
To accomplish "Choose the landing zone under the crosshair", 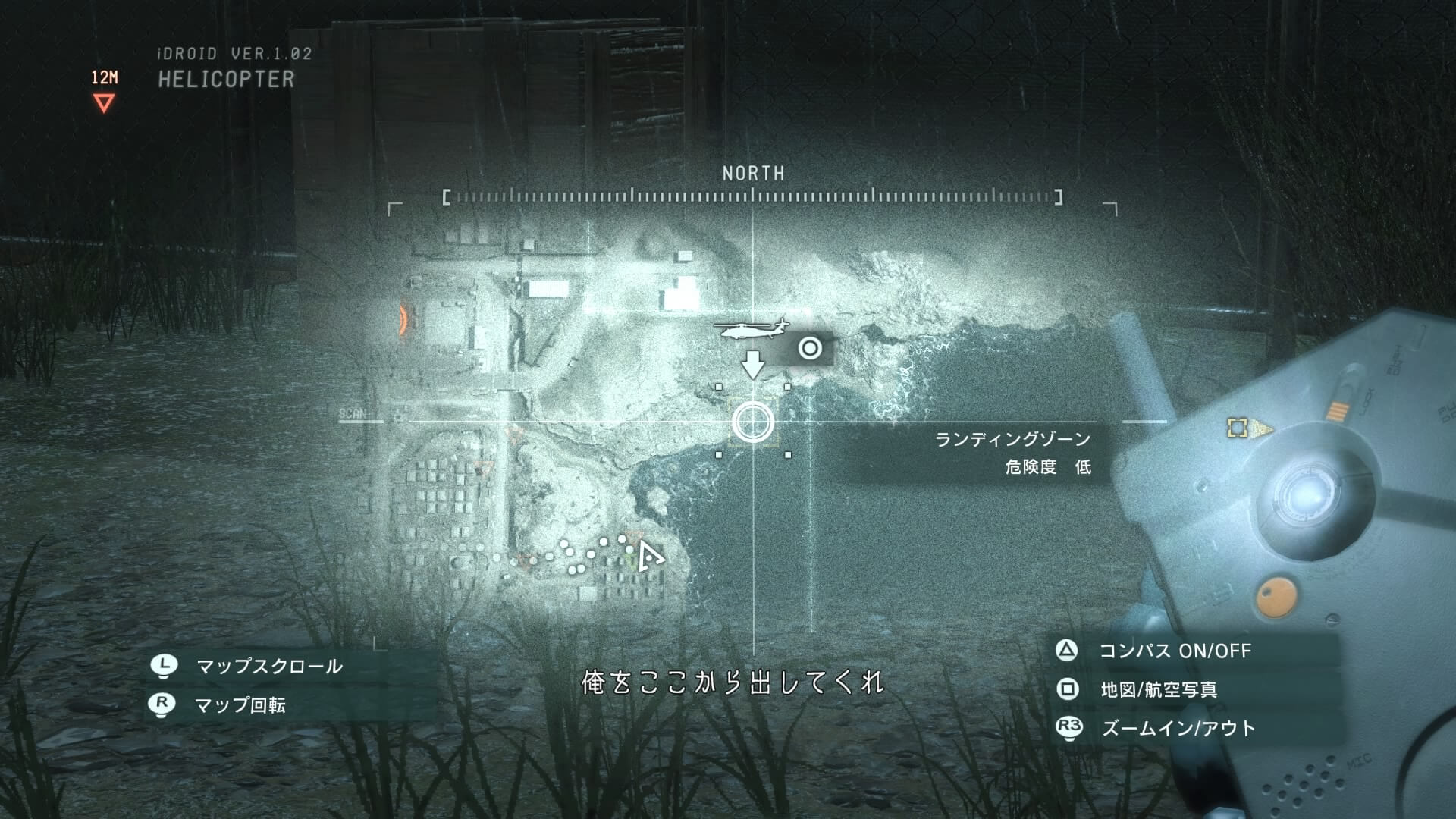I will pyautogui.click(x=752, y=422).
